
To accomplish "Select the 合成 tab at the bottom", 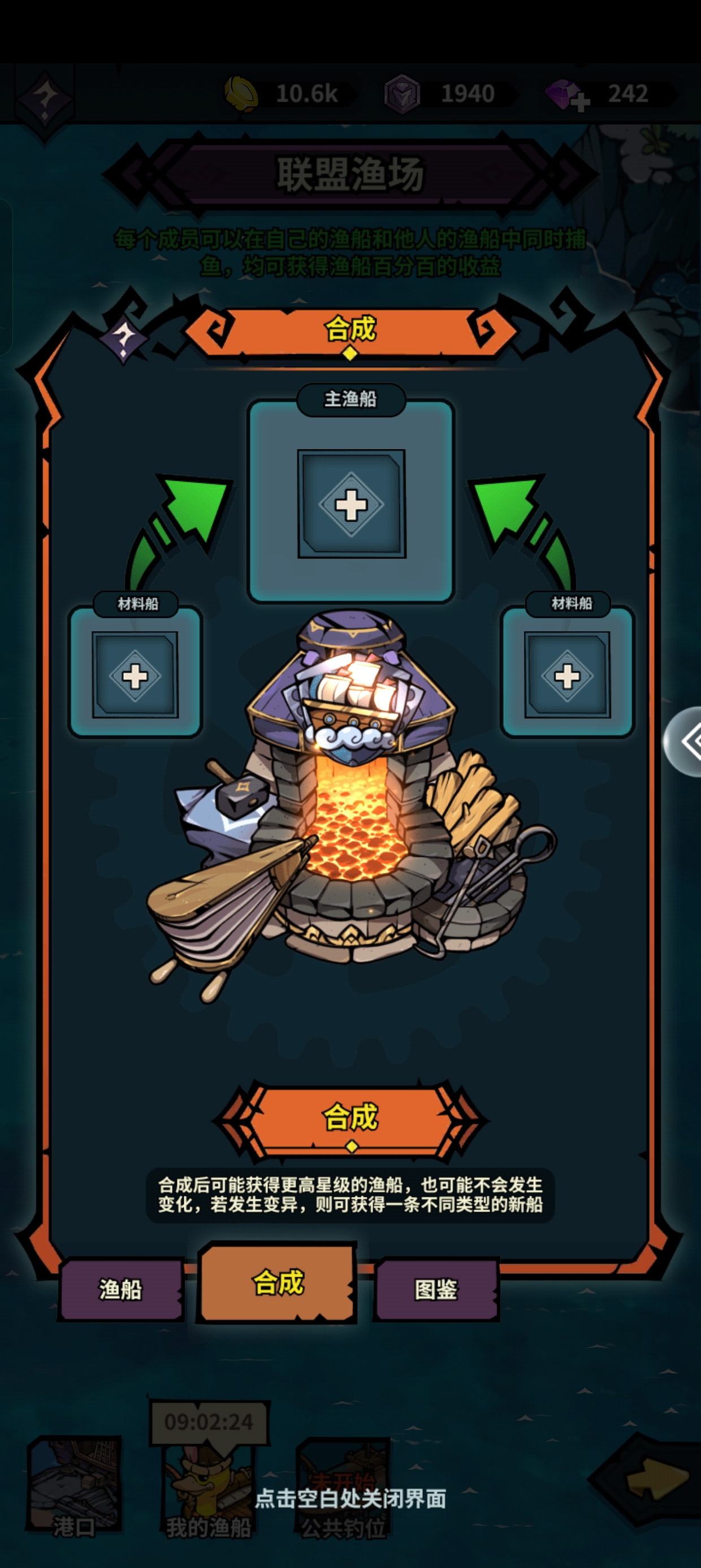I will coord(278,1282).
